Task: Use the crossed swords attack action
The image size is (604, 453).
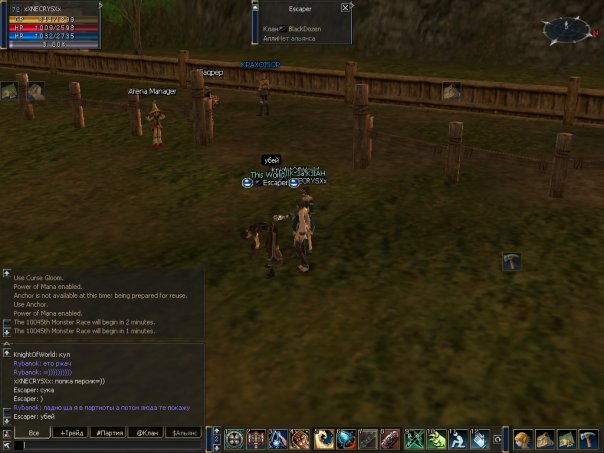Action: pyautogui.click(x=413, y=439)
